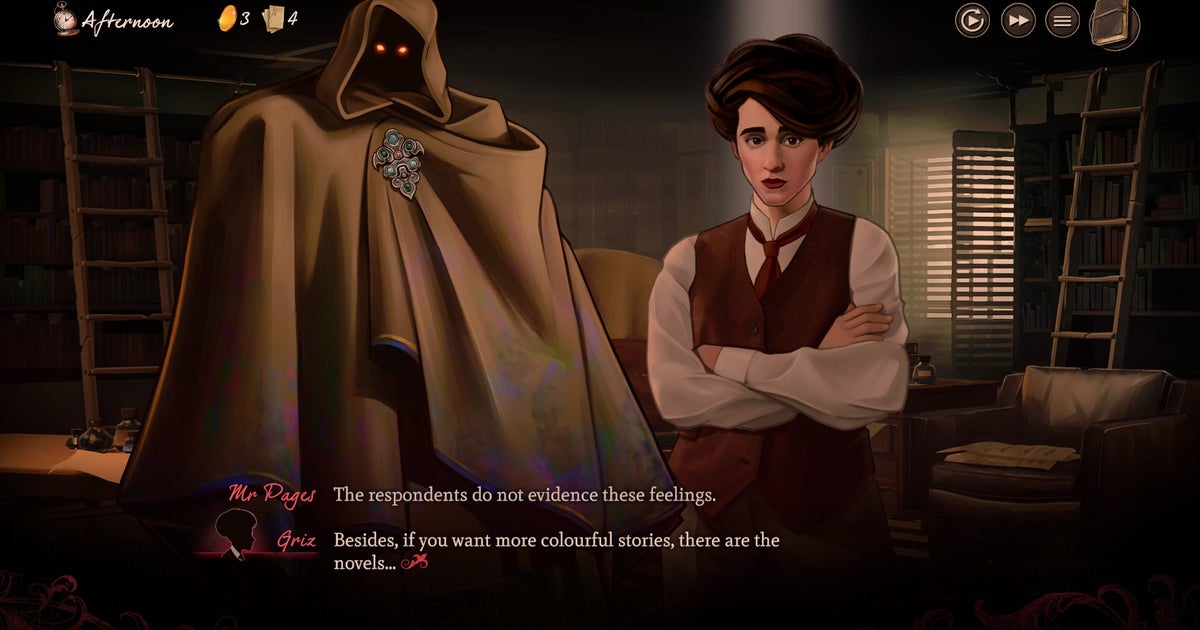Open the leather journal book
The height and width of the screenshot is (630, 1200).
1113,22
